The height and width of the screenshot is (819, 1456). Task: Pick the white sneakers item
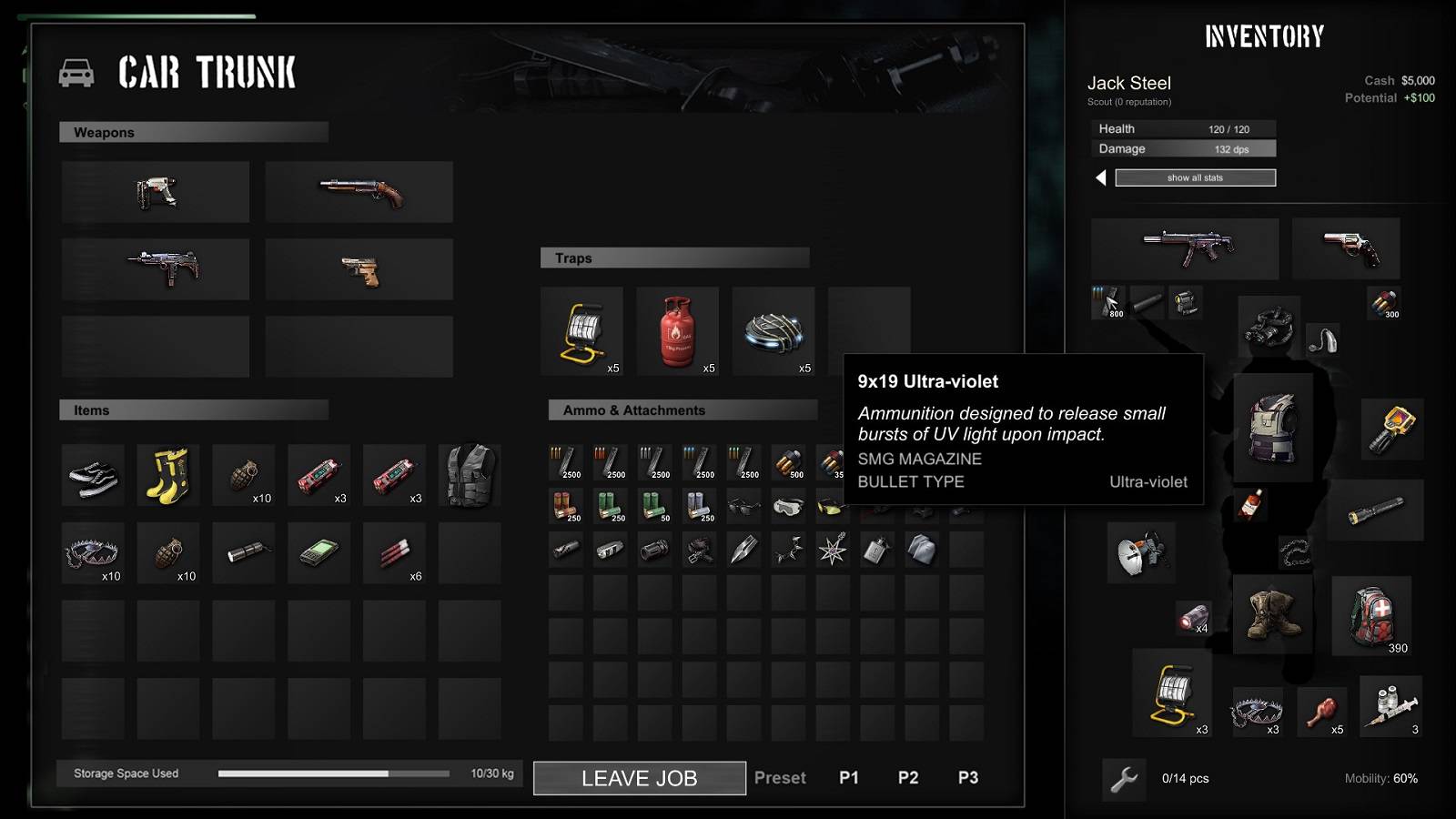tap(93, 475)
